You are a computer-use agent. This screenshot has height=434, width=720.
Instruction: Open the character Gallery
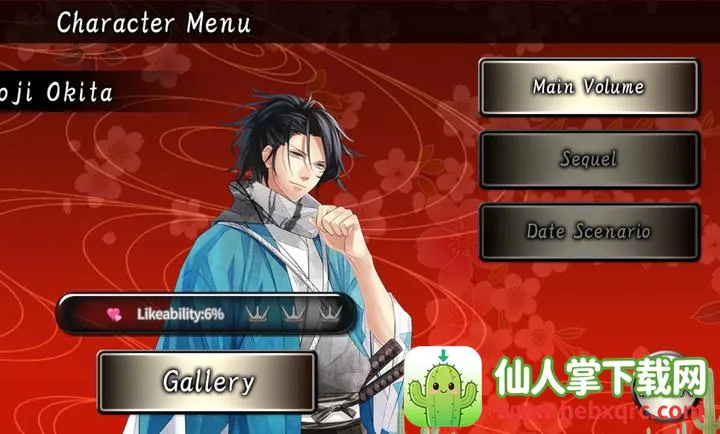click(x=208, y=381)
